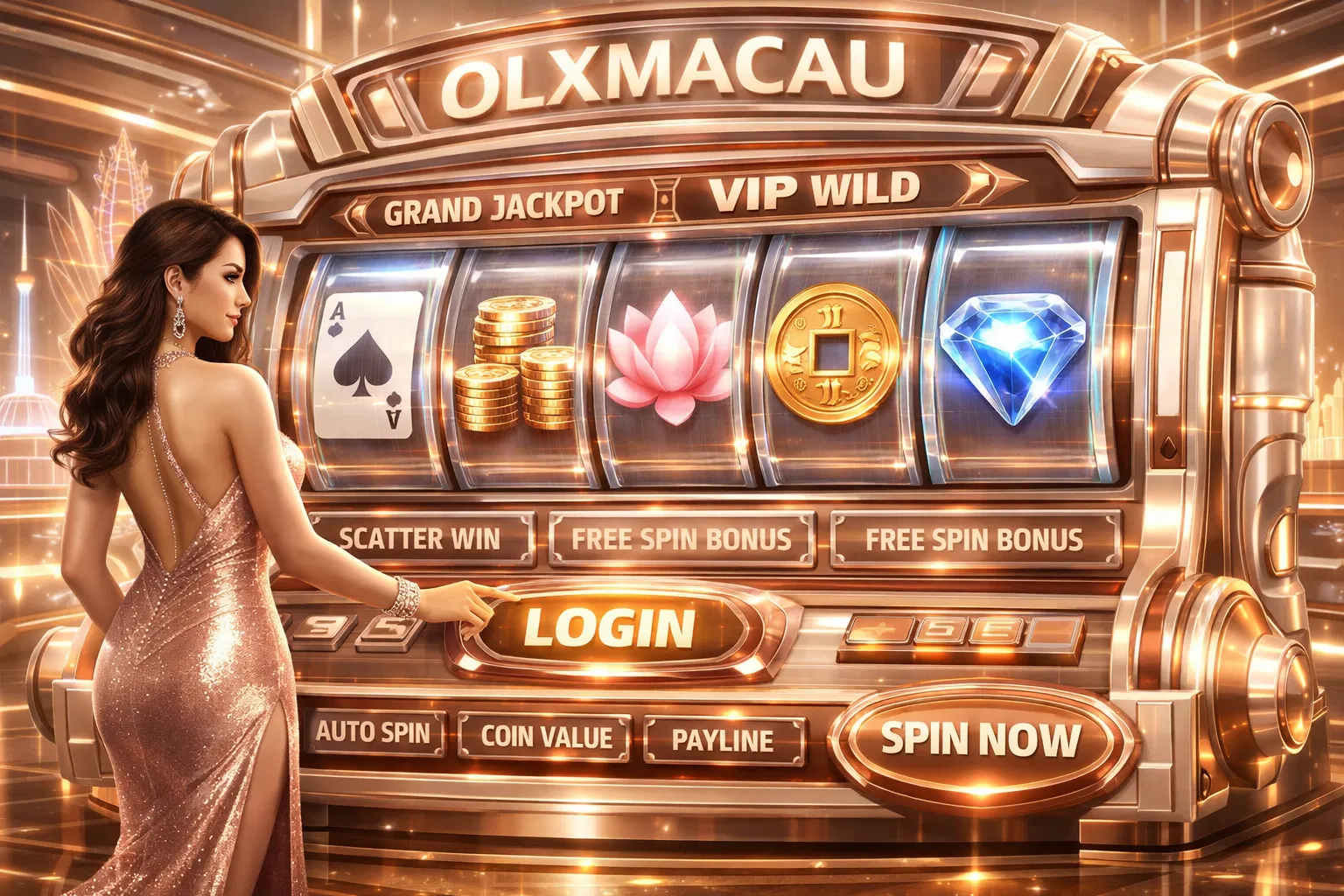The height and width of the screenshot is (896, 1344).
Task: Choose the SCATTER WIN panel
Action: (x=419, y=537)
